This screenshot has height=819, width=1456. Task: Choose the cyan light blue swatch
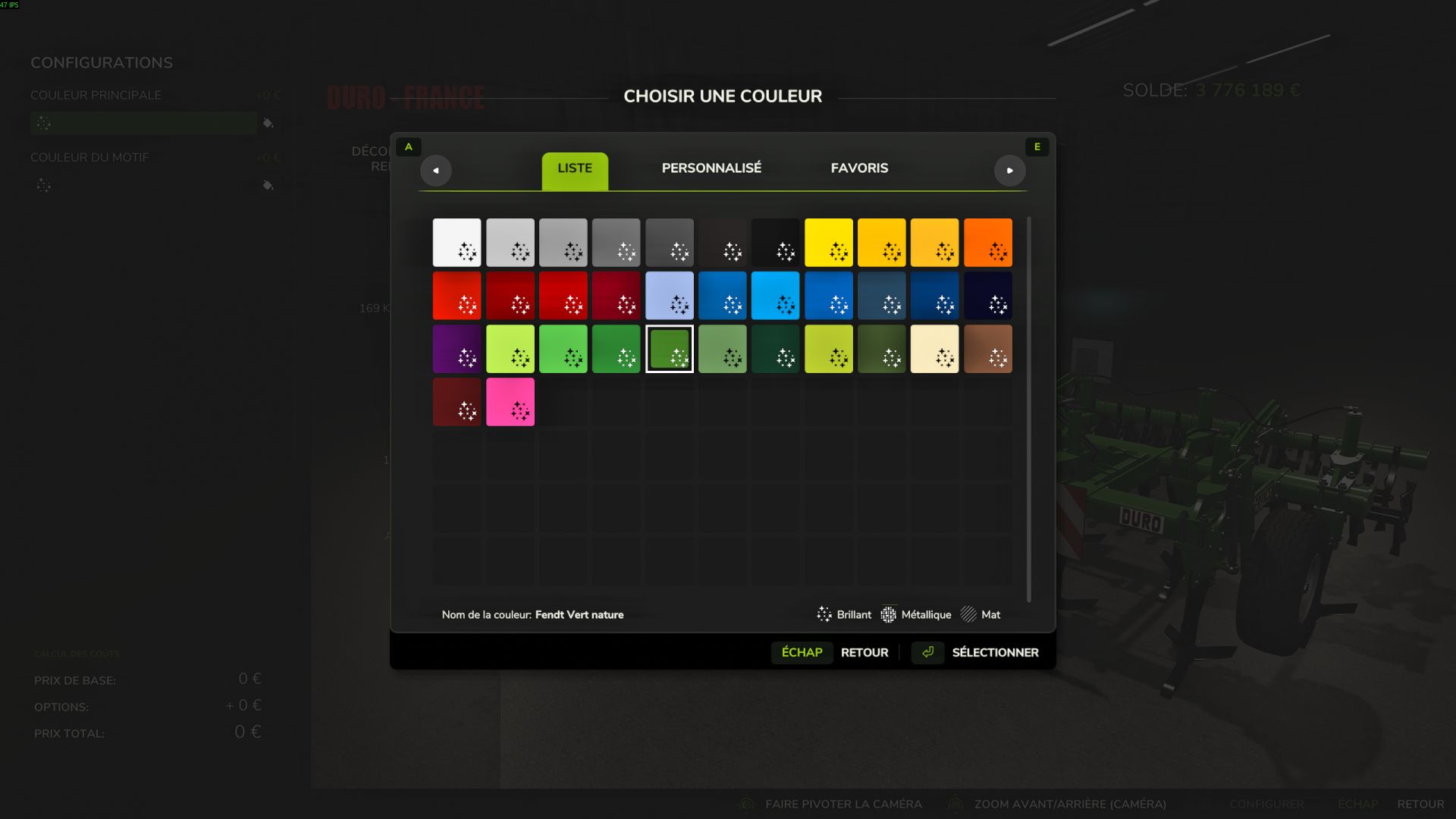point(775,296)
